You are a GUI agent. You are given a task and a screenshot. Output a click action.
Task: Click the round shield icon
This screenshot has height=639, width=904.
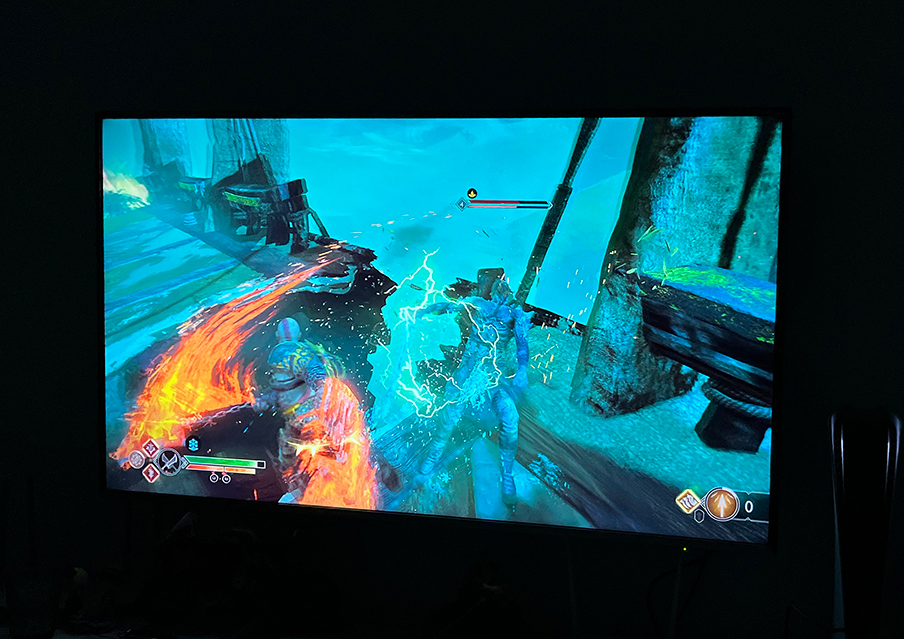[135, 459]
